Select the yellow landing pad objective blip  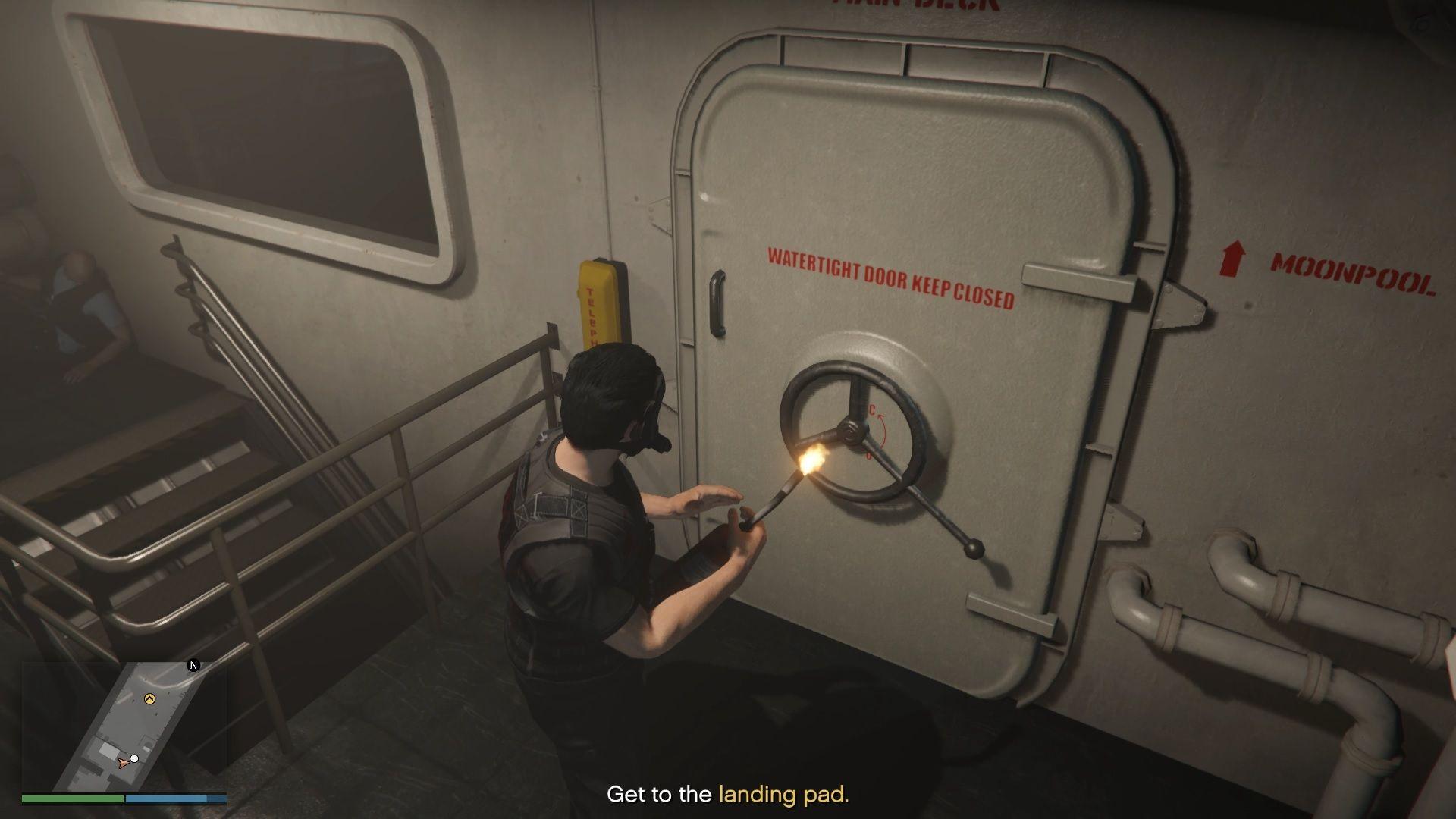(x=149, y=698)
